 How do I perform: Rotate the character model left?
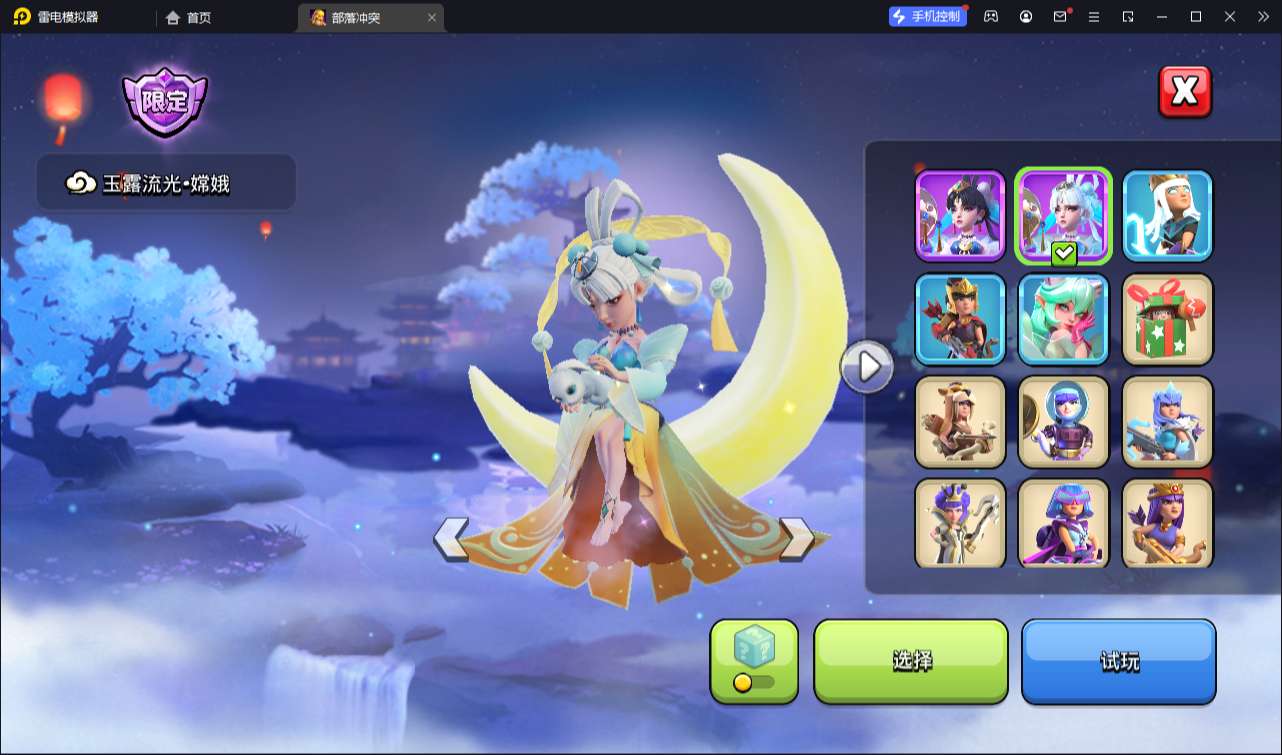pyautogui.click(x=451, y=539)
